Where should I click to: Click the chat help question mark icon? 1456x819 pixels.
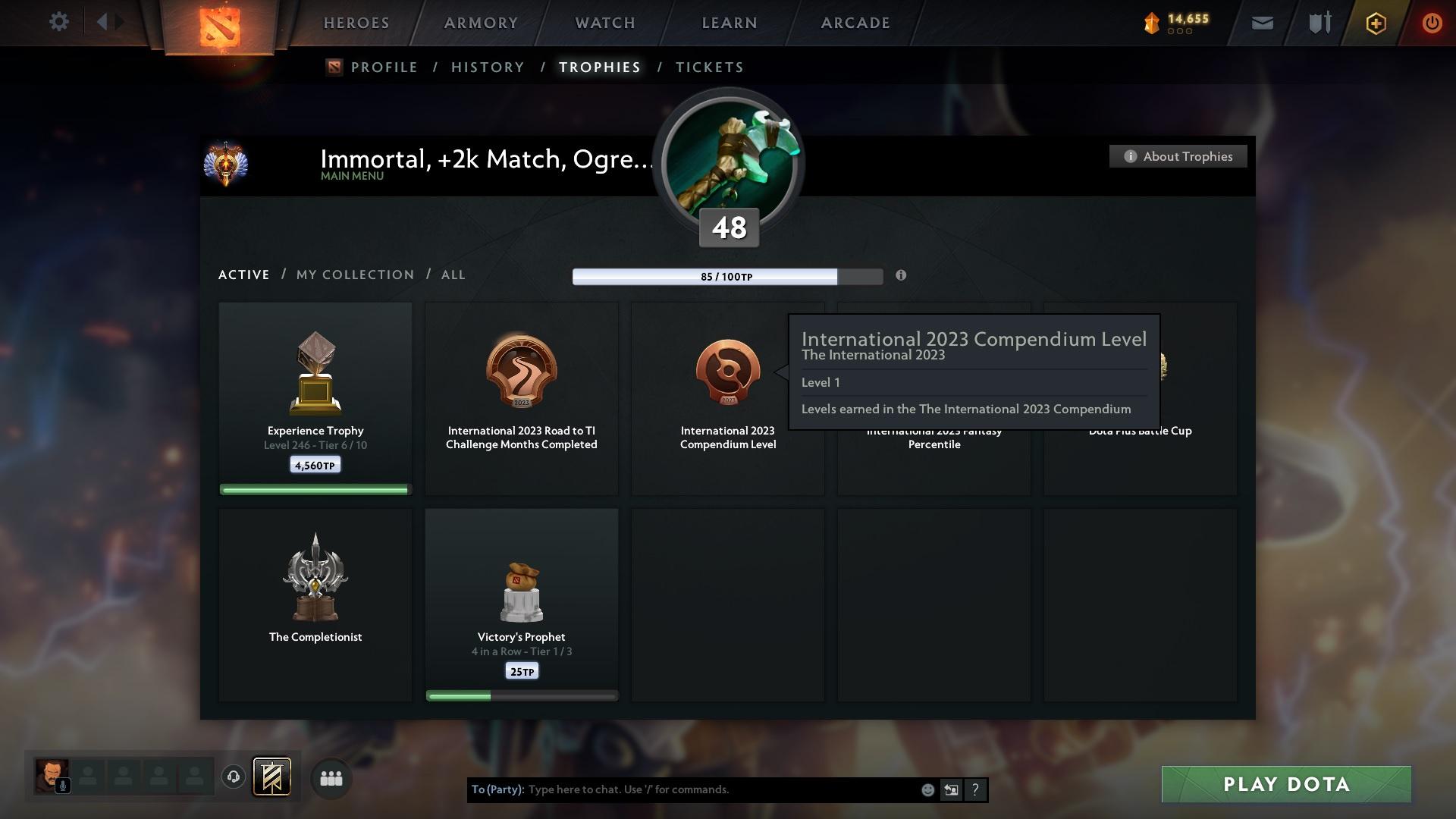click(975, 789)
